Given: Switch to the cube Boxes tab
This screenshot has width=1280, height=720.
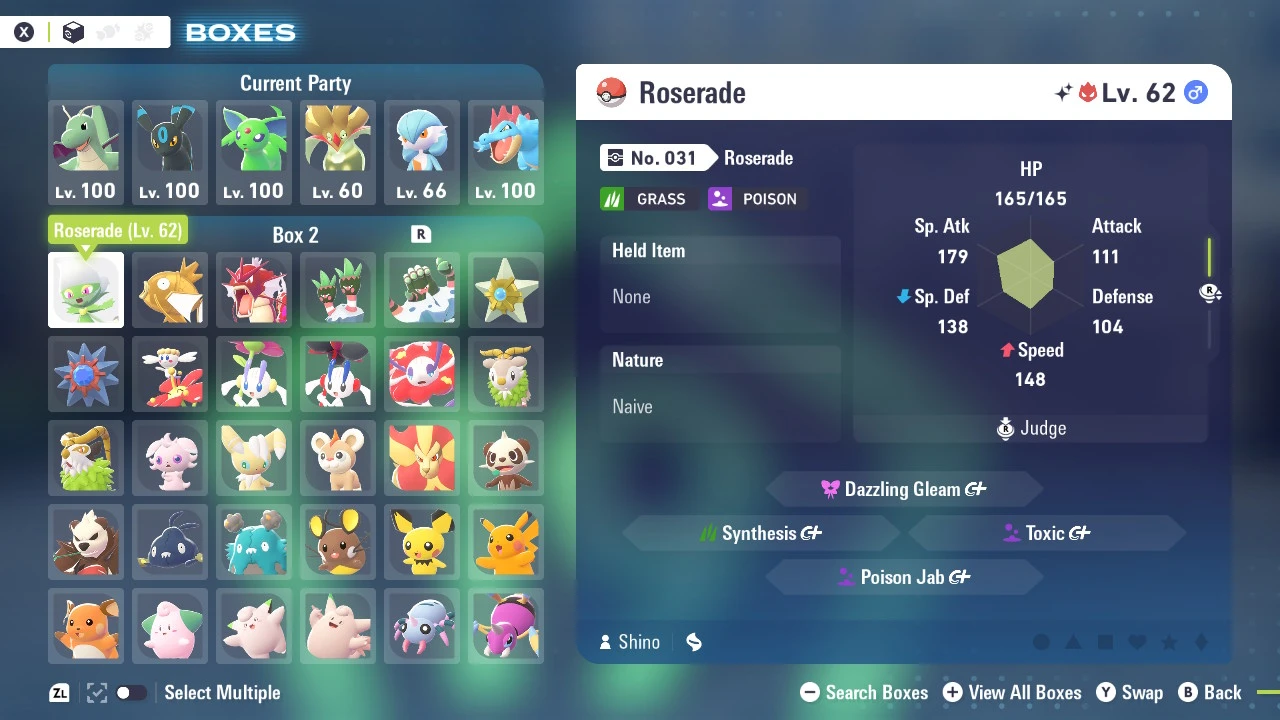Looking at the screenshot, I should tap(73, 32).
